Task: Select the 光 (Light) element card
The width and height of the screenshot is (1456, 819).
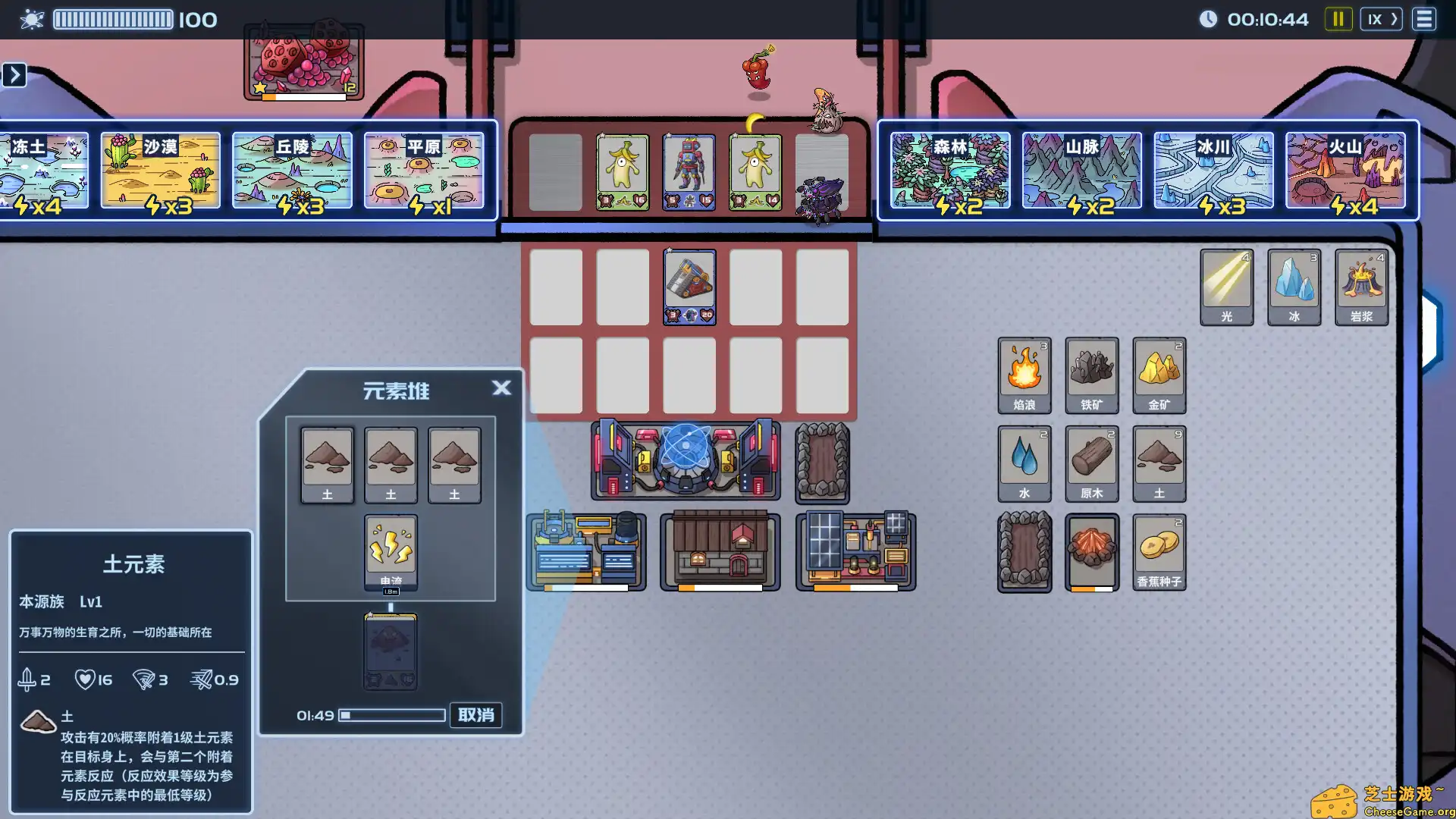Action: pyautogui.click(x=1226, y=287)
